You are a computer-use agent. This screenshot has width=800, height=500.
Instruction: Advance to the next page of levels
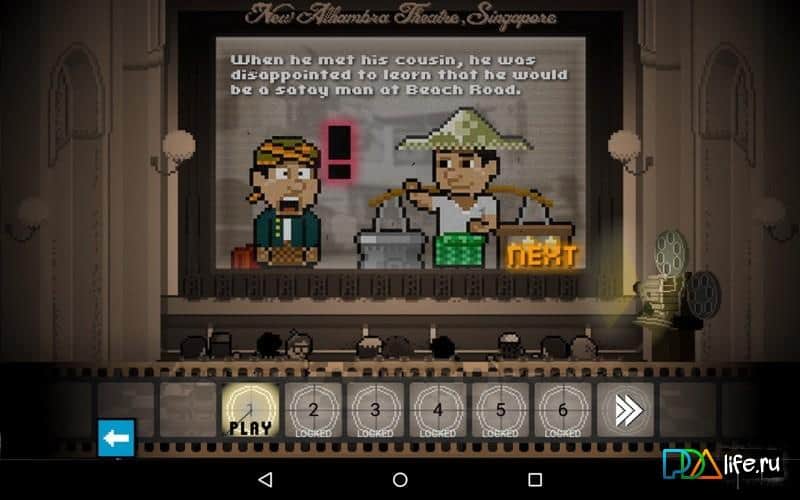[x=625, y=410]
